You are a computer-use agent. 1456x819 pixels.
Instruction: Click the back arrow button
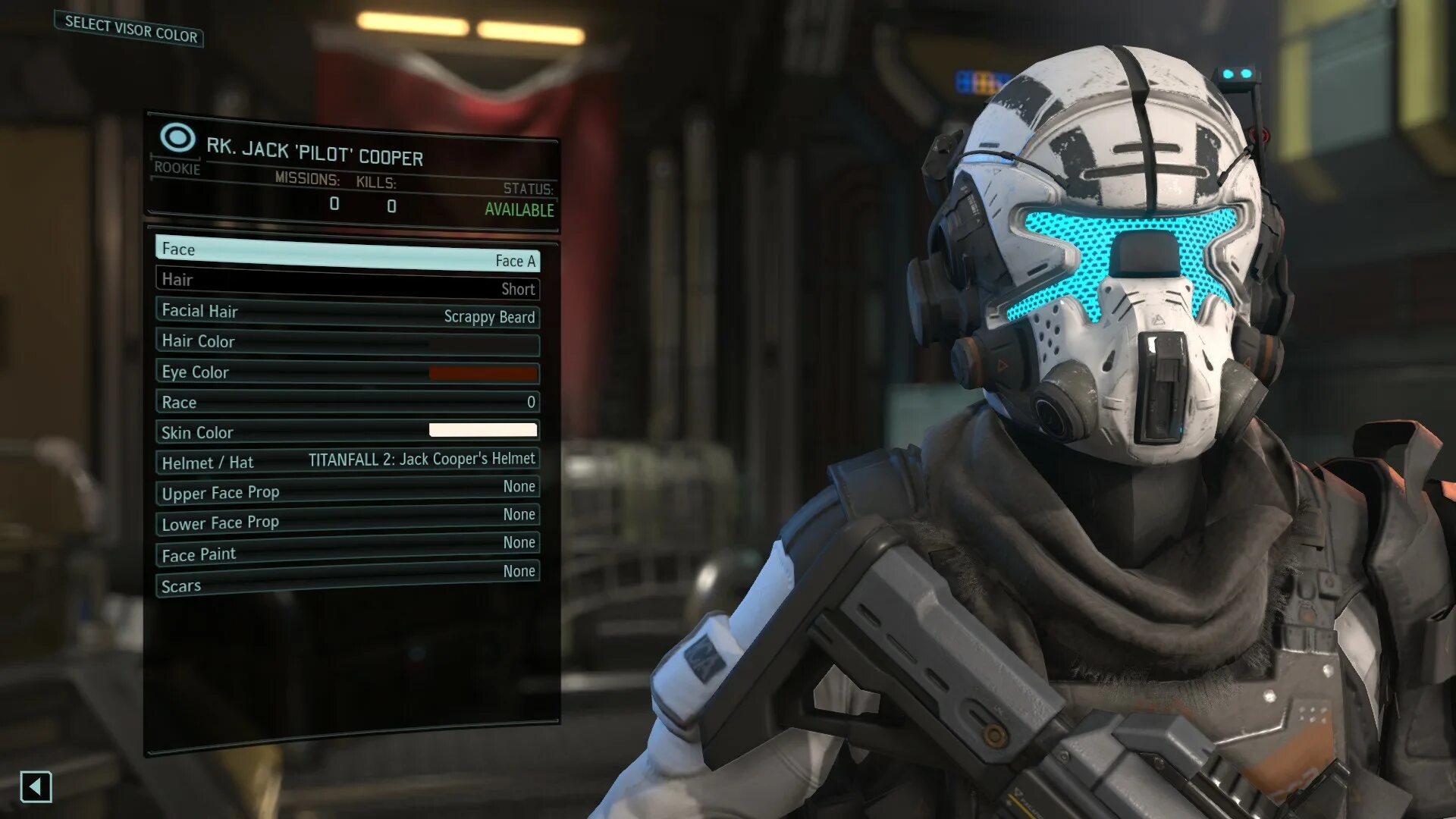pyautogui.click(x=36, y=786)
